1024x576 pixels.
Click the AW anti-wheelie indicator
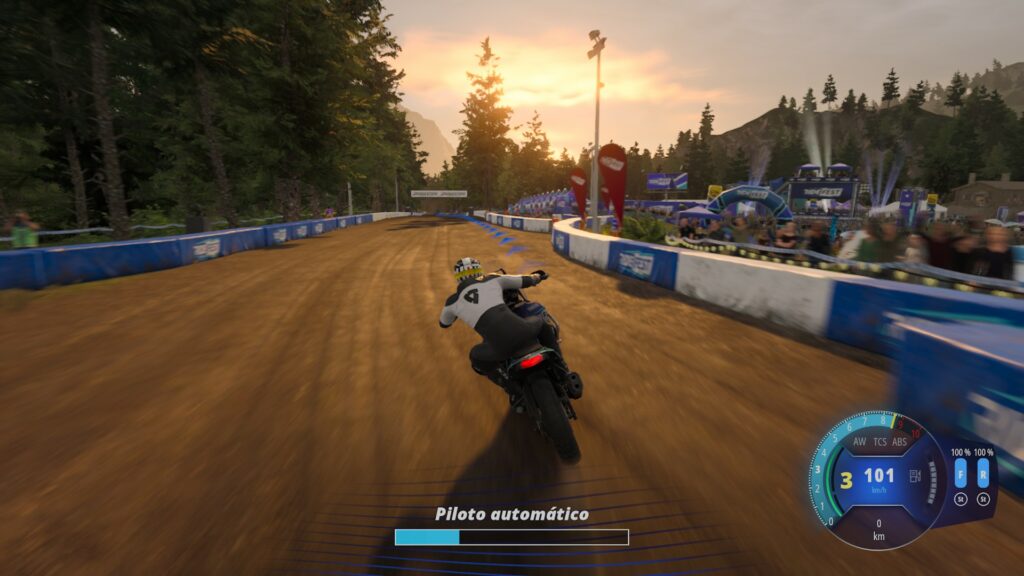pos(859,442)
